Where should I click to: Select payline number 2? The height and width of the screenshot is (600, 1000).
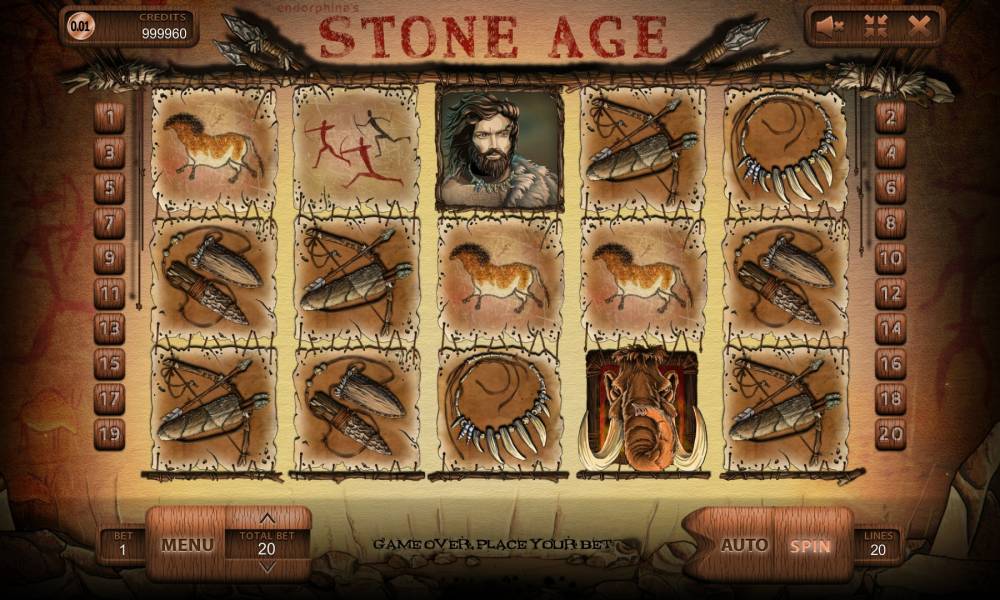tap(890, 118)
